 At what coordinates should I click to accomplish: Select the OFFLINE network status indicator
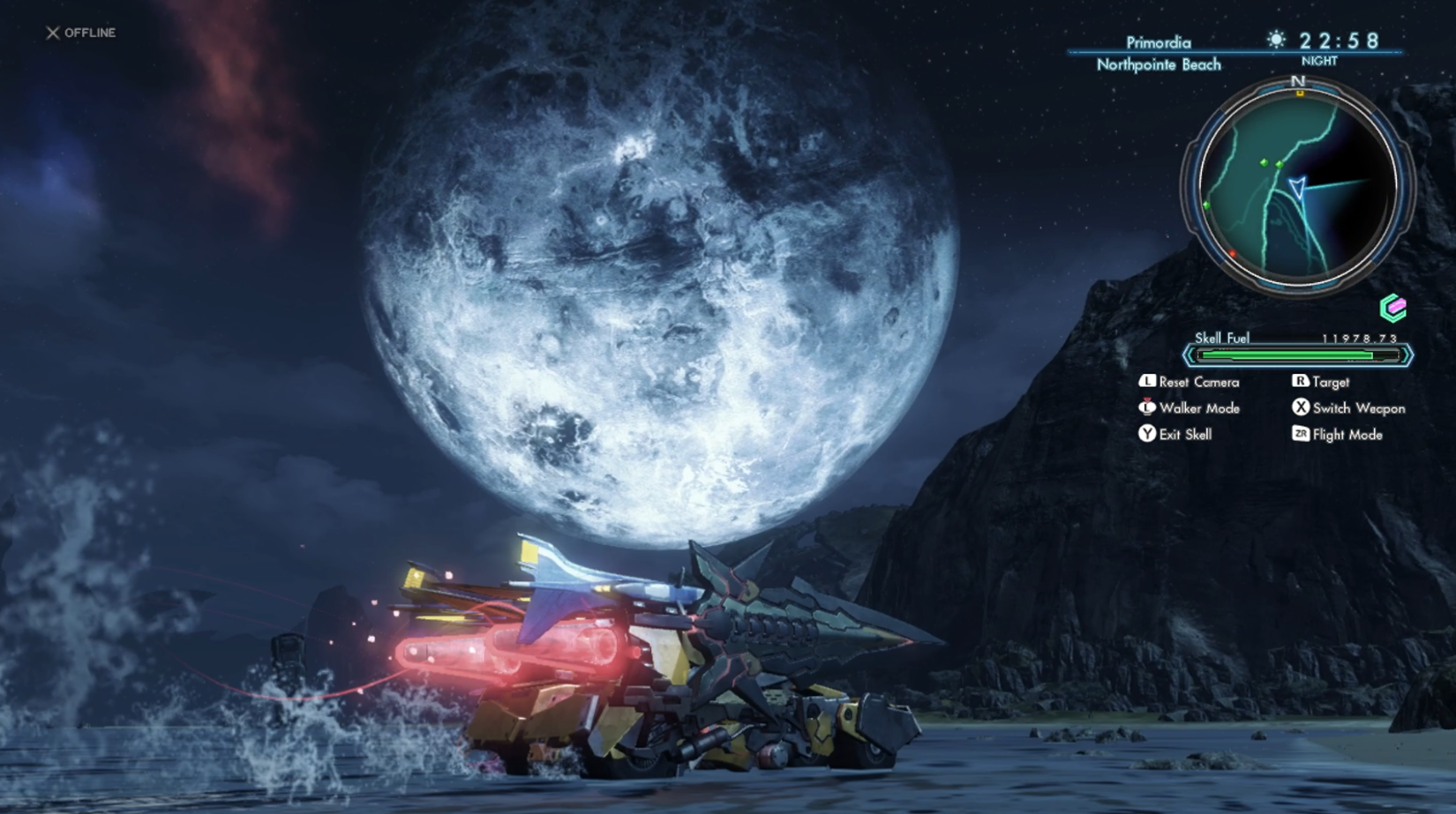pos(80,33)
